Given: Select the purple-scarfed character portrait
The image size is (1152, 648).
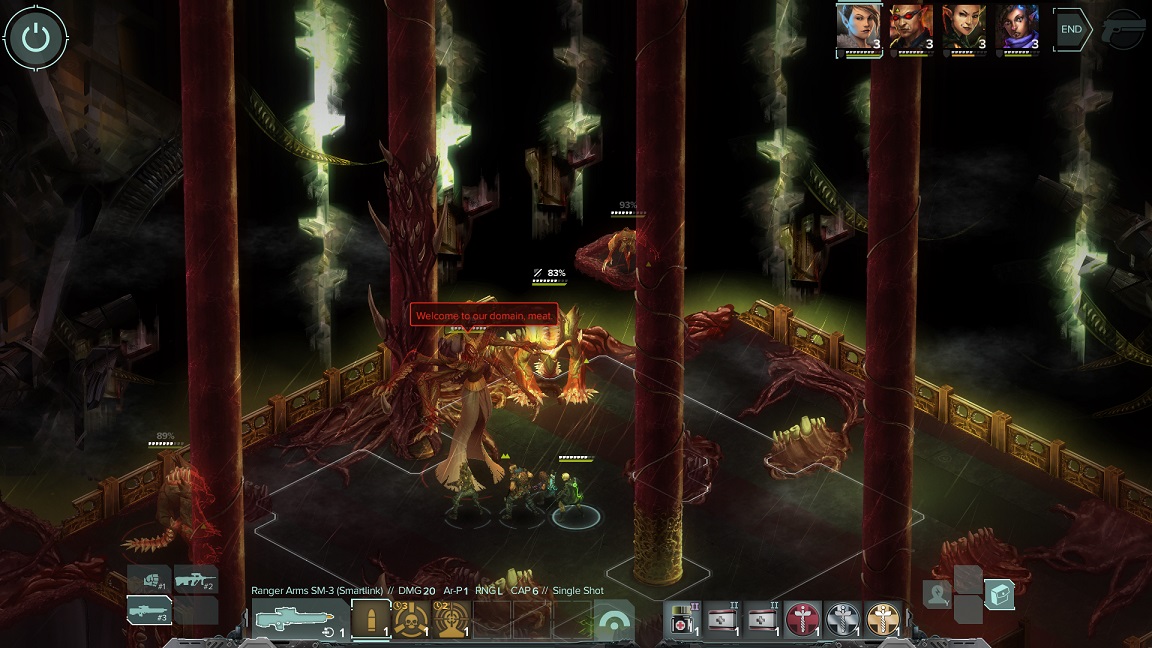Looking at the screenshot, I should coord(1017,28).
